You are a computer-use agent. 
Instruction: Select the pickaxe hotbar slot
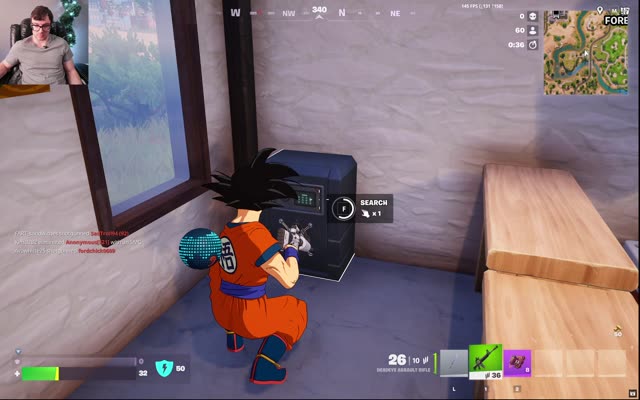click(x=454, y=362)
